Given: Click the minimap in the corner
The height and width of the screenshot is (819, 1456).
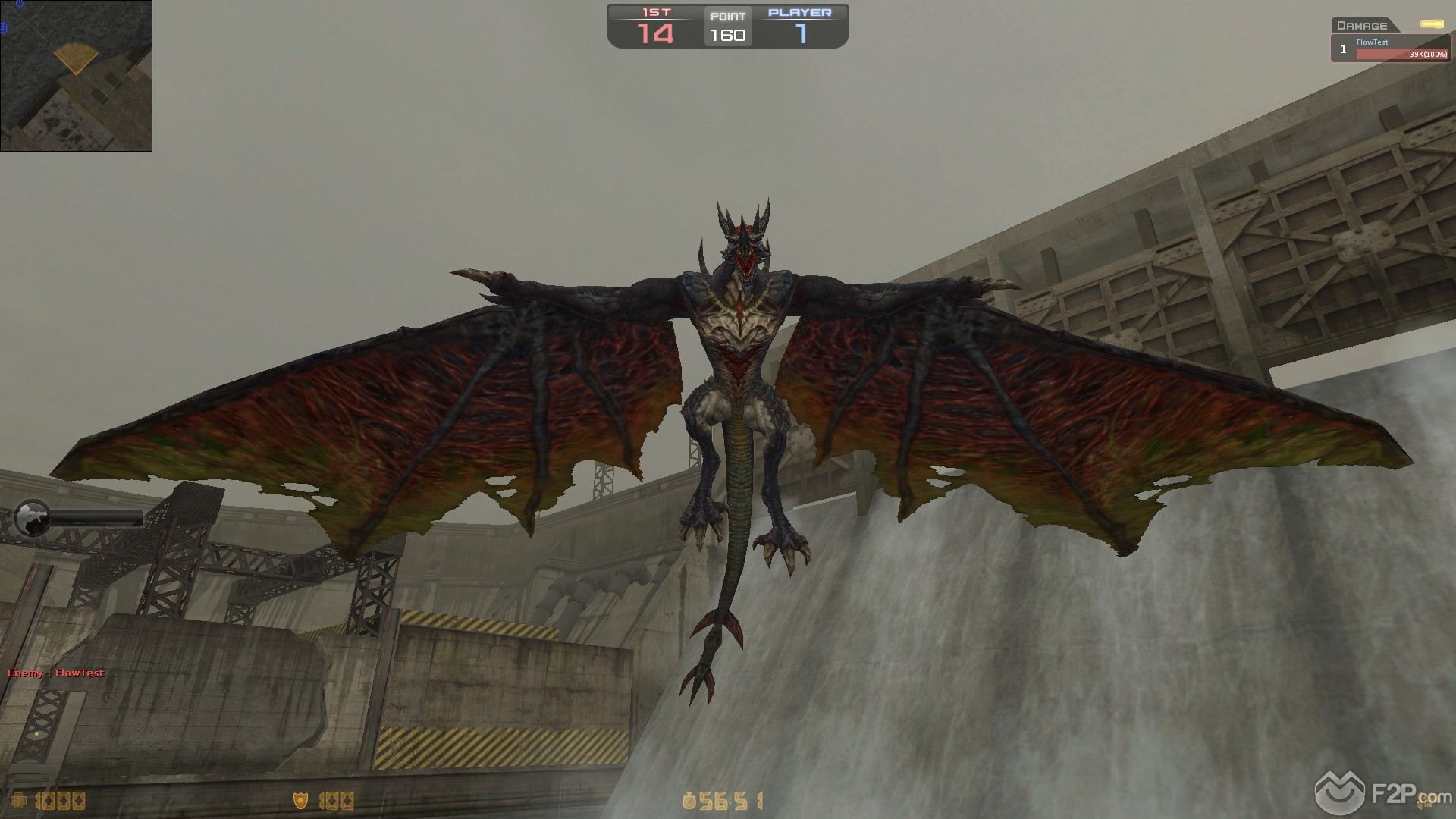Looking at the screenshot, I should click(76, 76).
